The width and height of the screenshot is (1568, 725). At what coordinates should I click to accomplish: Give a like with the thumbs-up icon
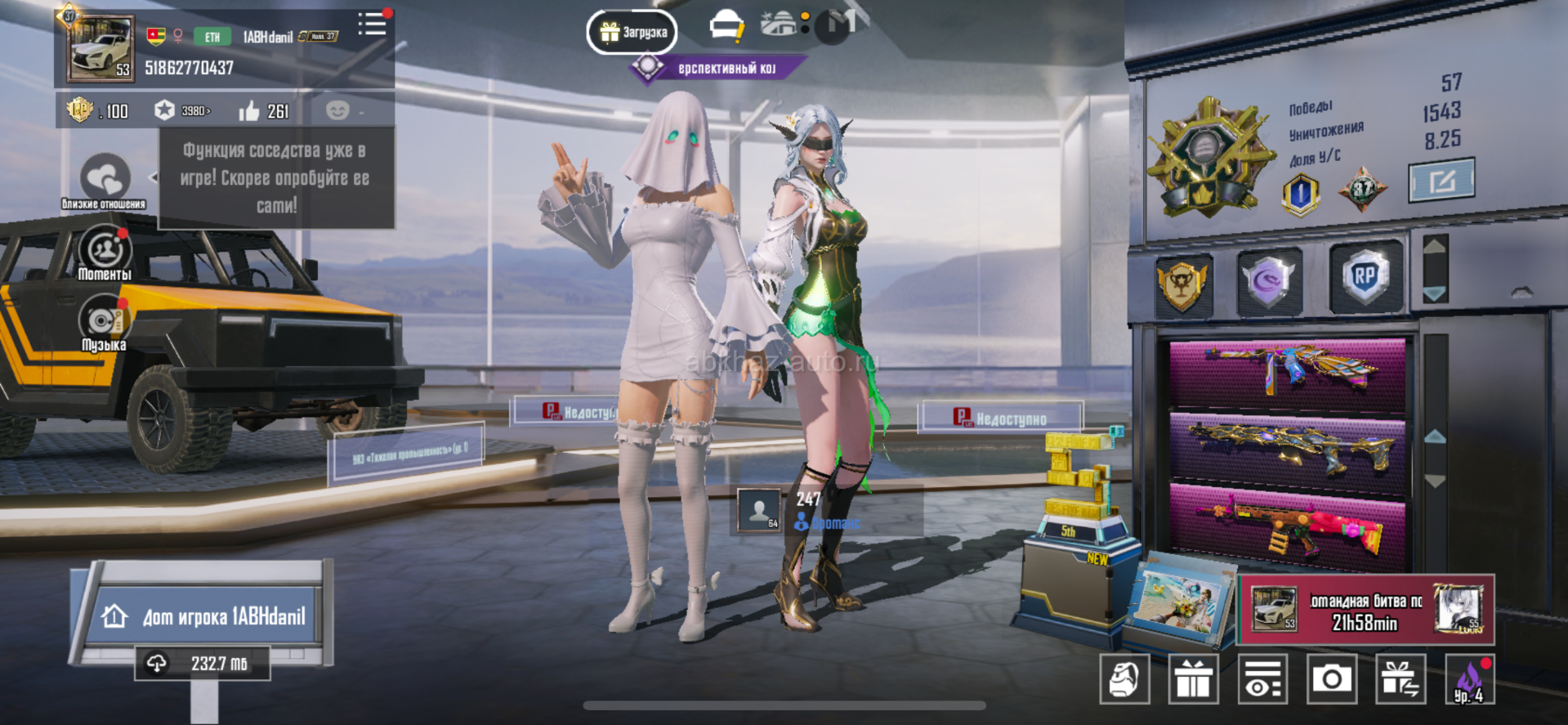click(249, 111)
